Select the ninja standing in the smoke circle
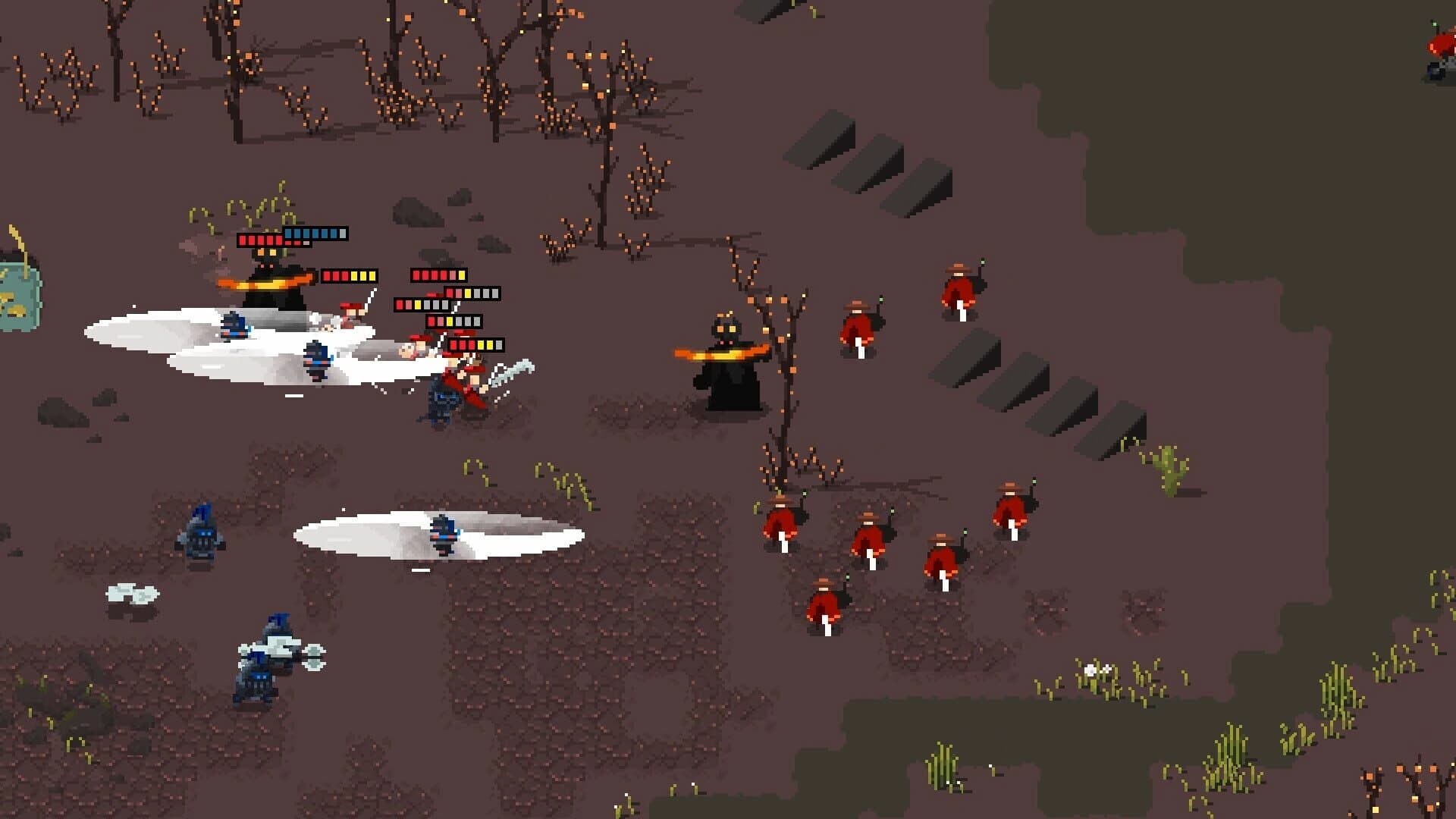The height and width of the screenshot is (819, 1456). (444, 535)
